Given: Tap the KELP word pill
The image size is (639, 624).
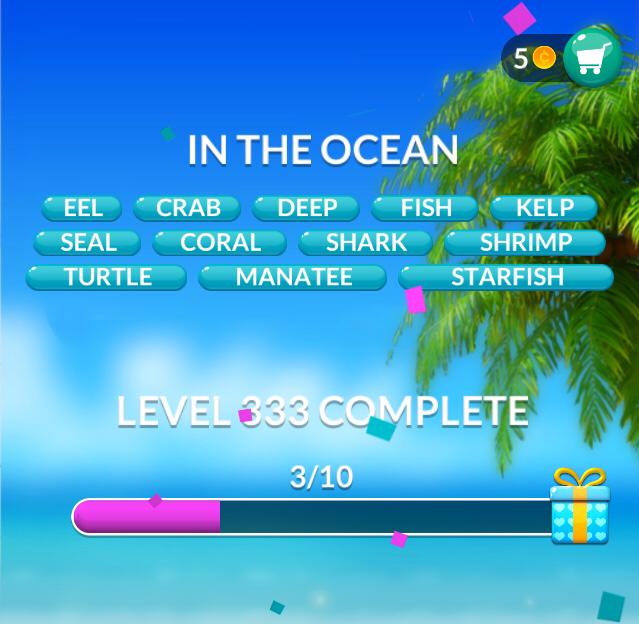Looking at the screenshot, I should click(x=544, y=208).
